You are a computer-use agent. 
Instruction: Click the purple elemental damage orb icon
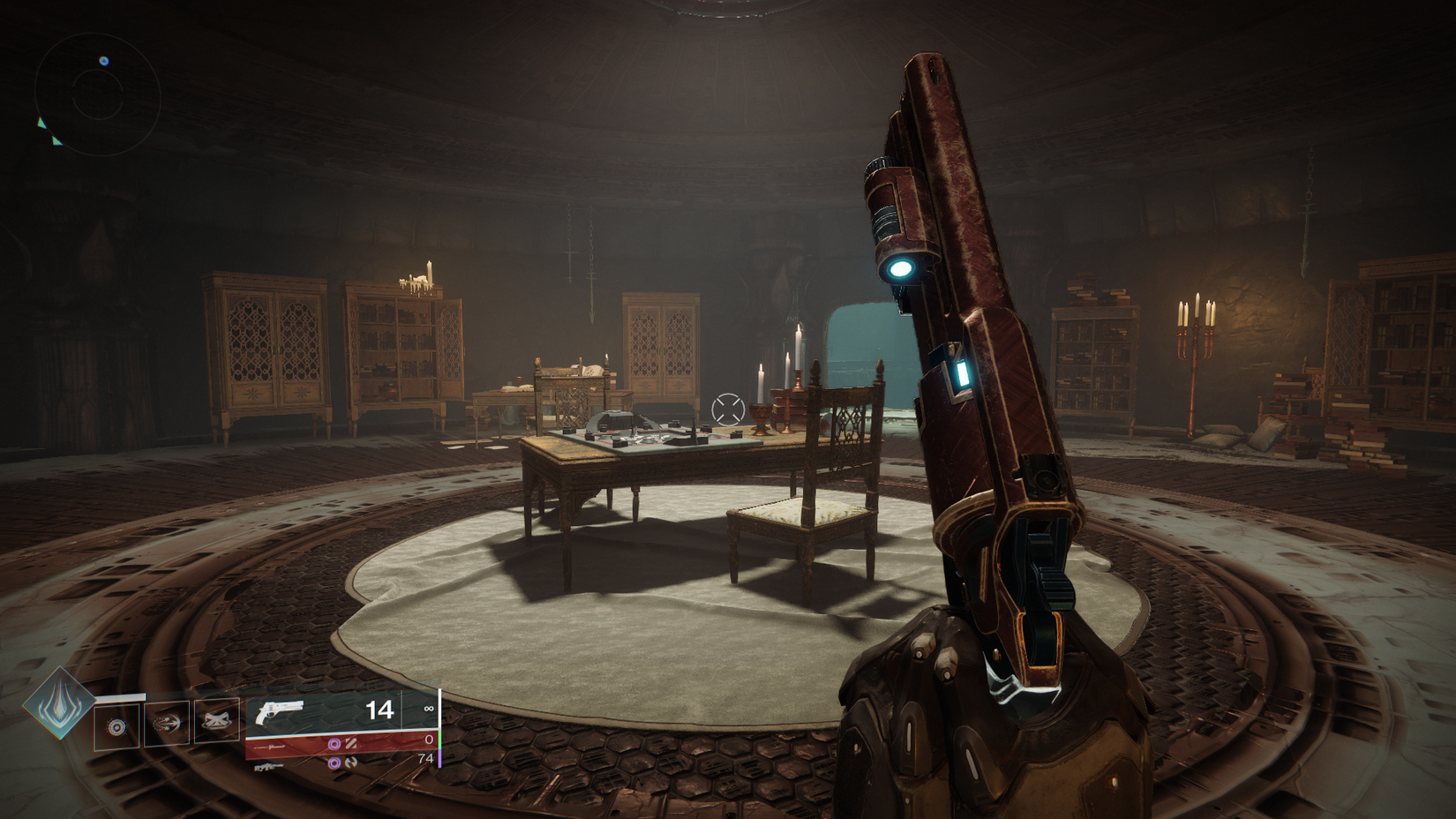[333, 744]
